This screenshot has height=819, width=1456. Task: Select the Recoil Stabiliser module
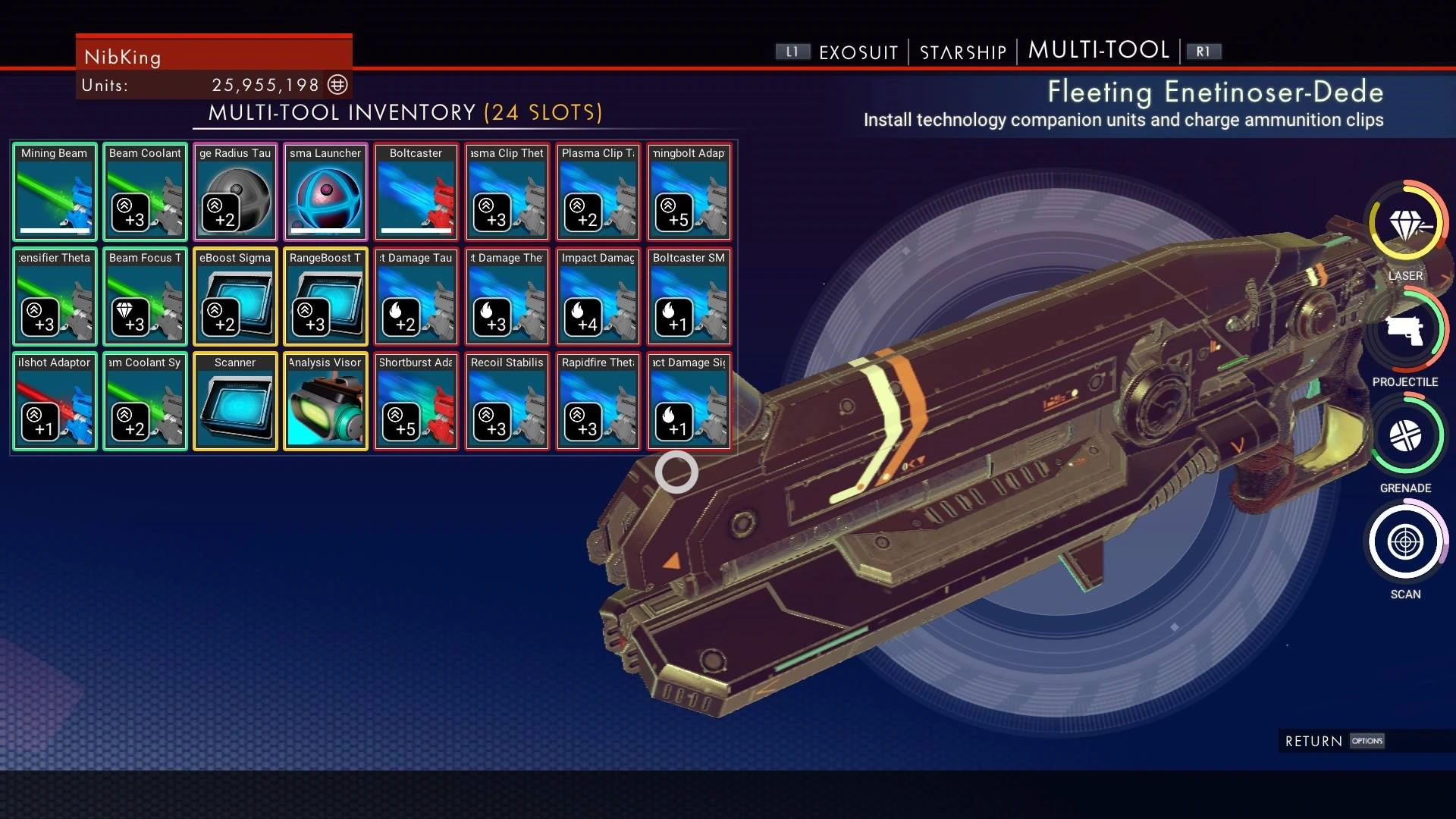tap(507, 401)
